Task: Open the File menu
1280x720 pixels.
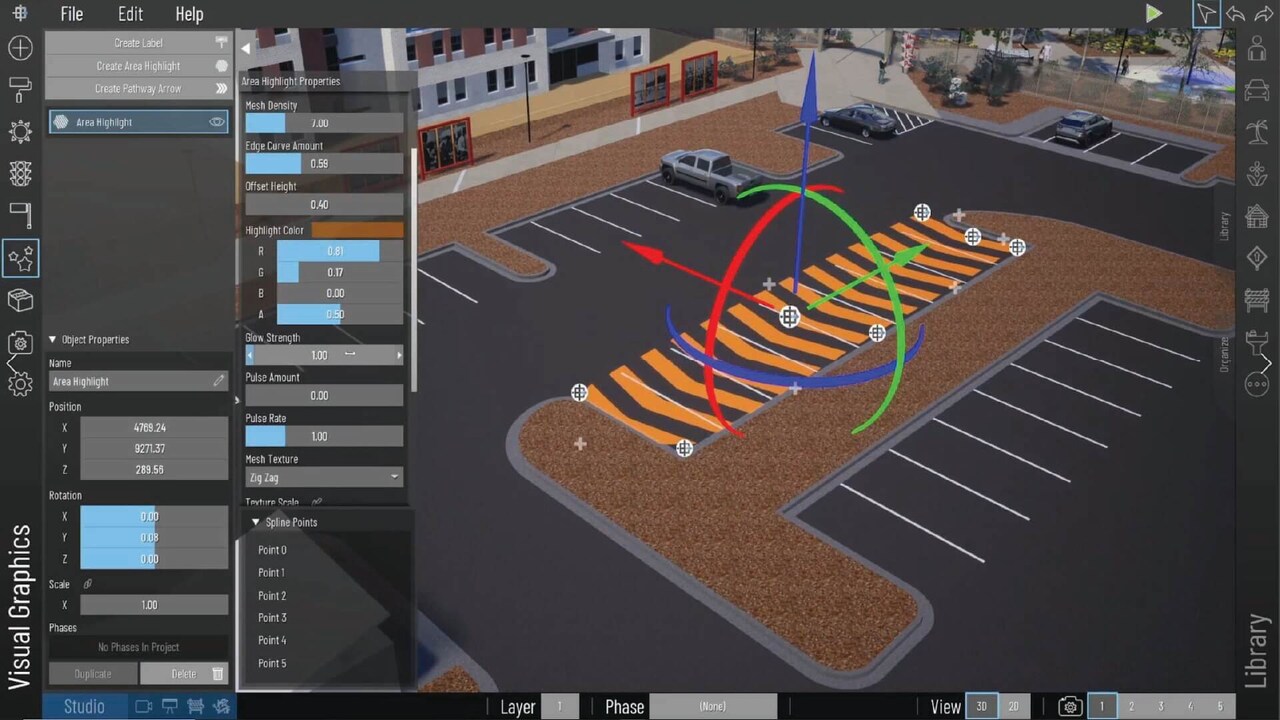Action: click(x=71, y=14)
